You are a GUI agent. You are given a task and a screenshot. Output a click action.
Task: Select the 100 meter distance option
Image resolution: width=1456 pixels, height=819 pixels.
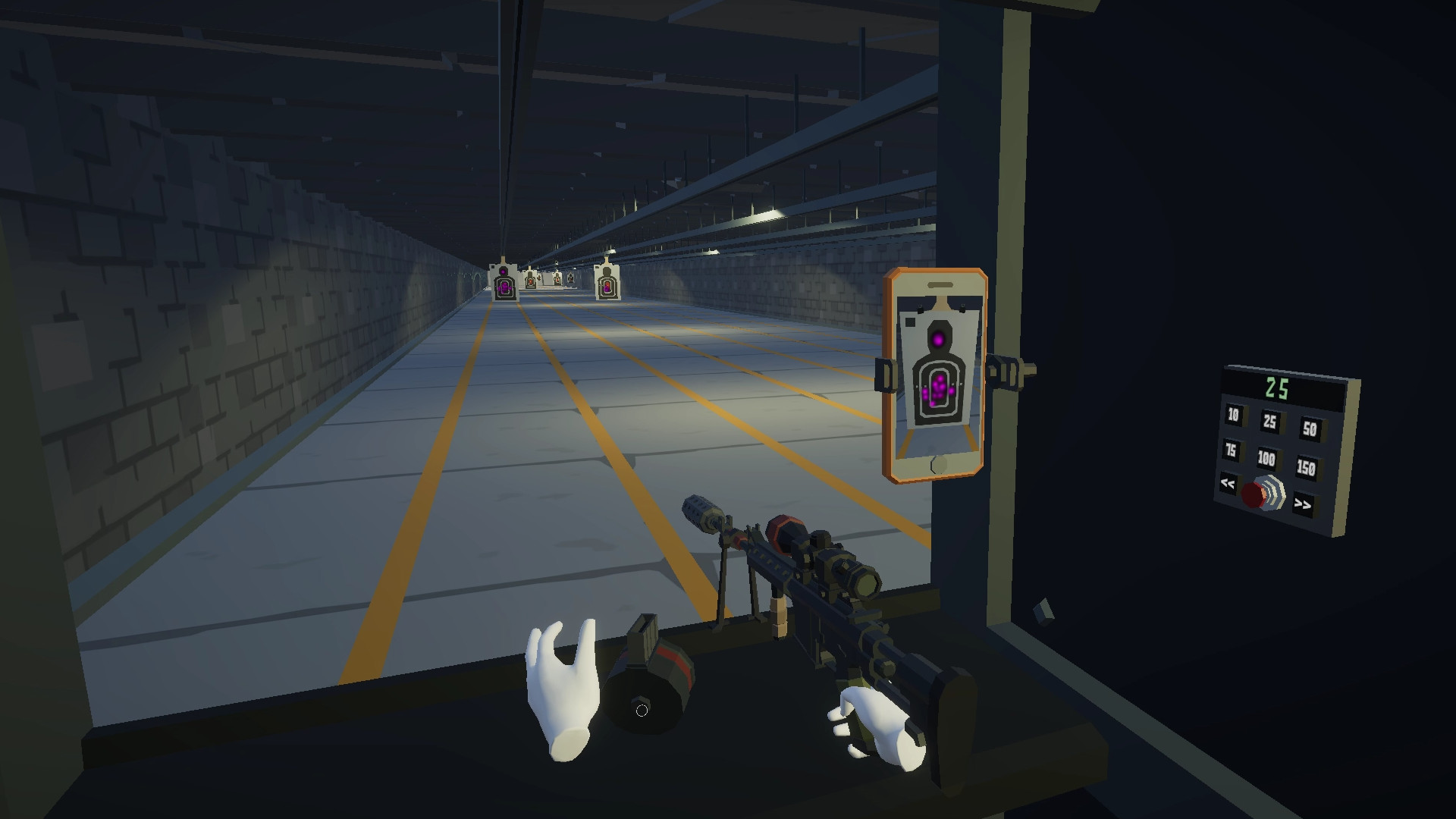(x=1266, y=457)
